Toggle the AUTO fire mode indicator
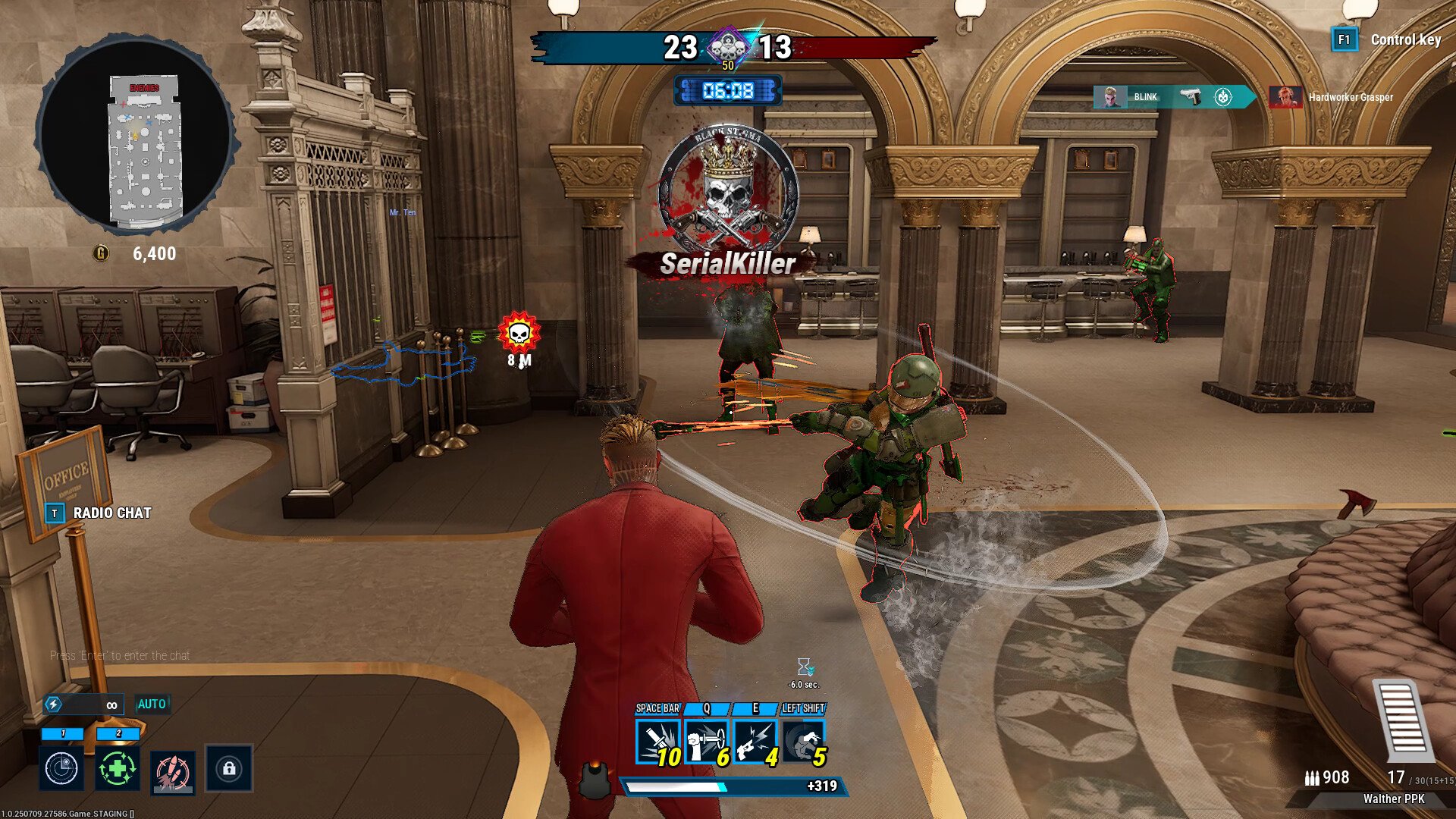This screenshot has width=1456, height=819. 152,704
